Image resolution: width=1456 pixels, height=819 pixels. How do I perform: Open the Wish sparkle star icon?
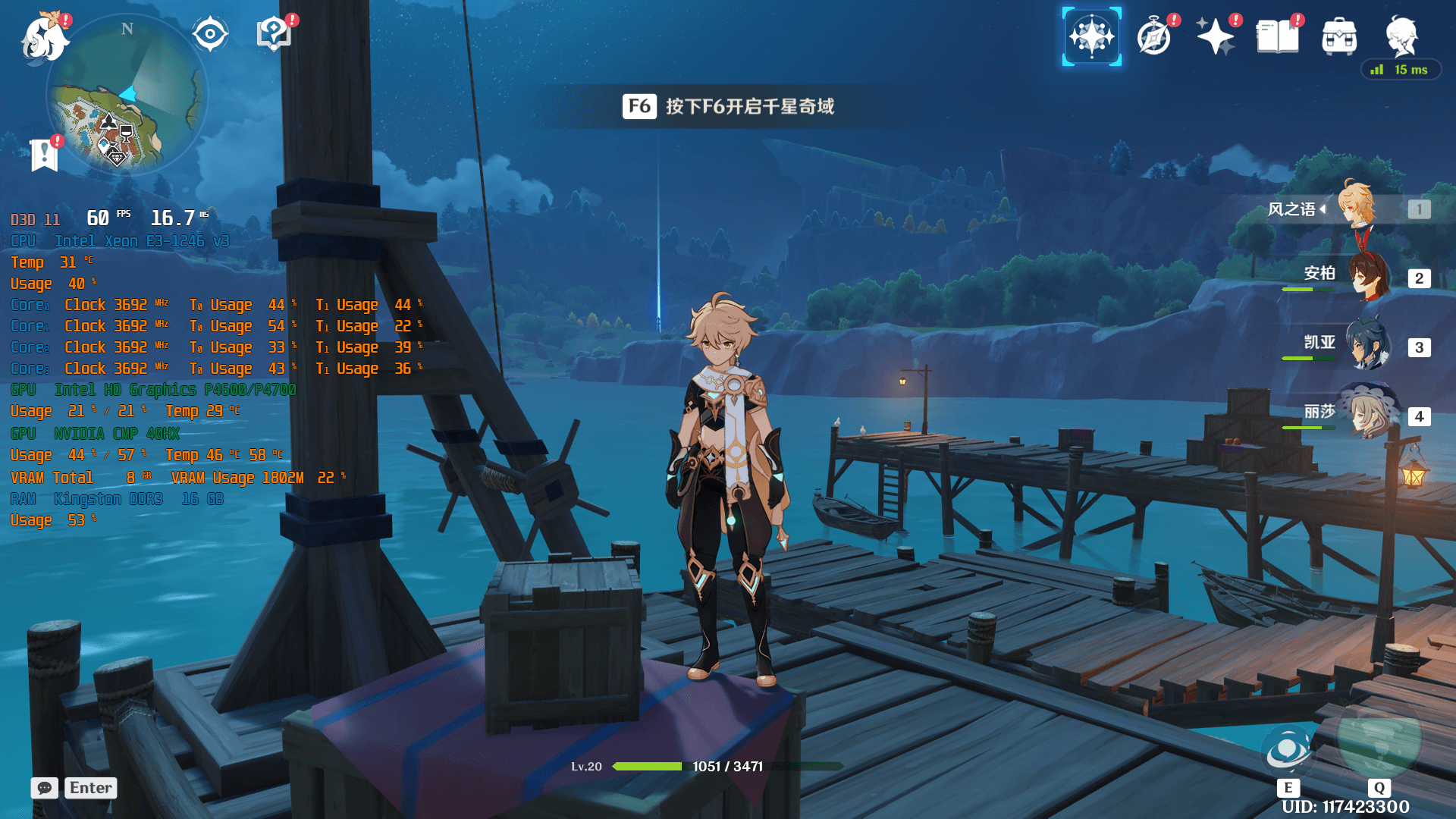(x=1216, y=36)
